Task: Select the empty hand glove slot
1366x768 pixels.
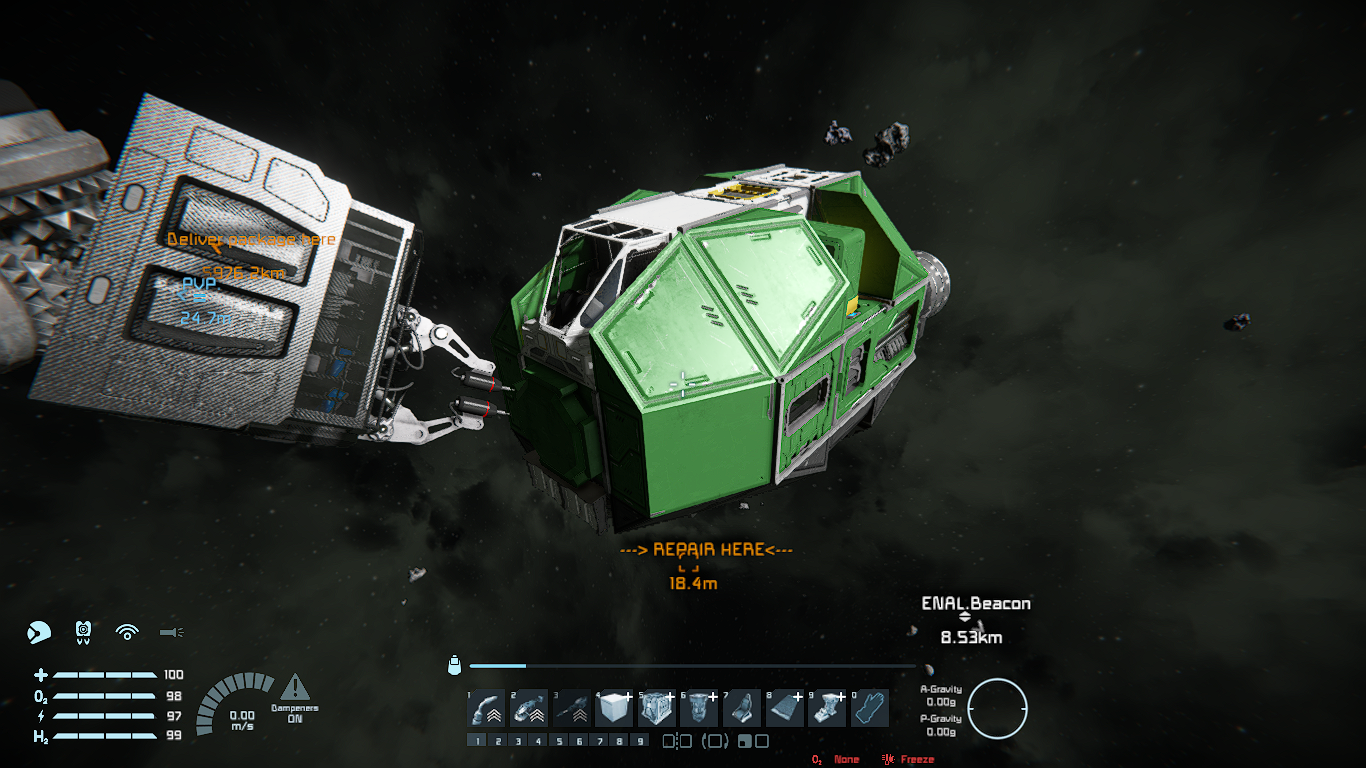Action: (x=869, y=709)
